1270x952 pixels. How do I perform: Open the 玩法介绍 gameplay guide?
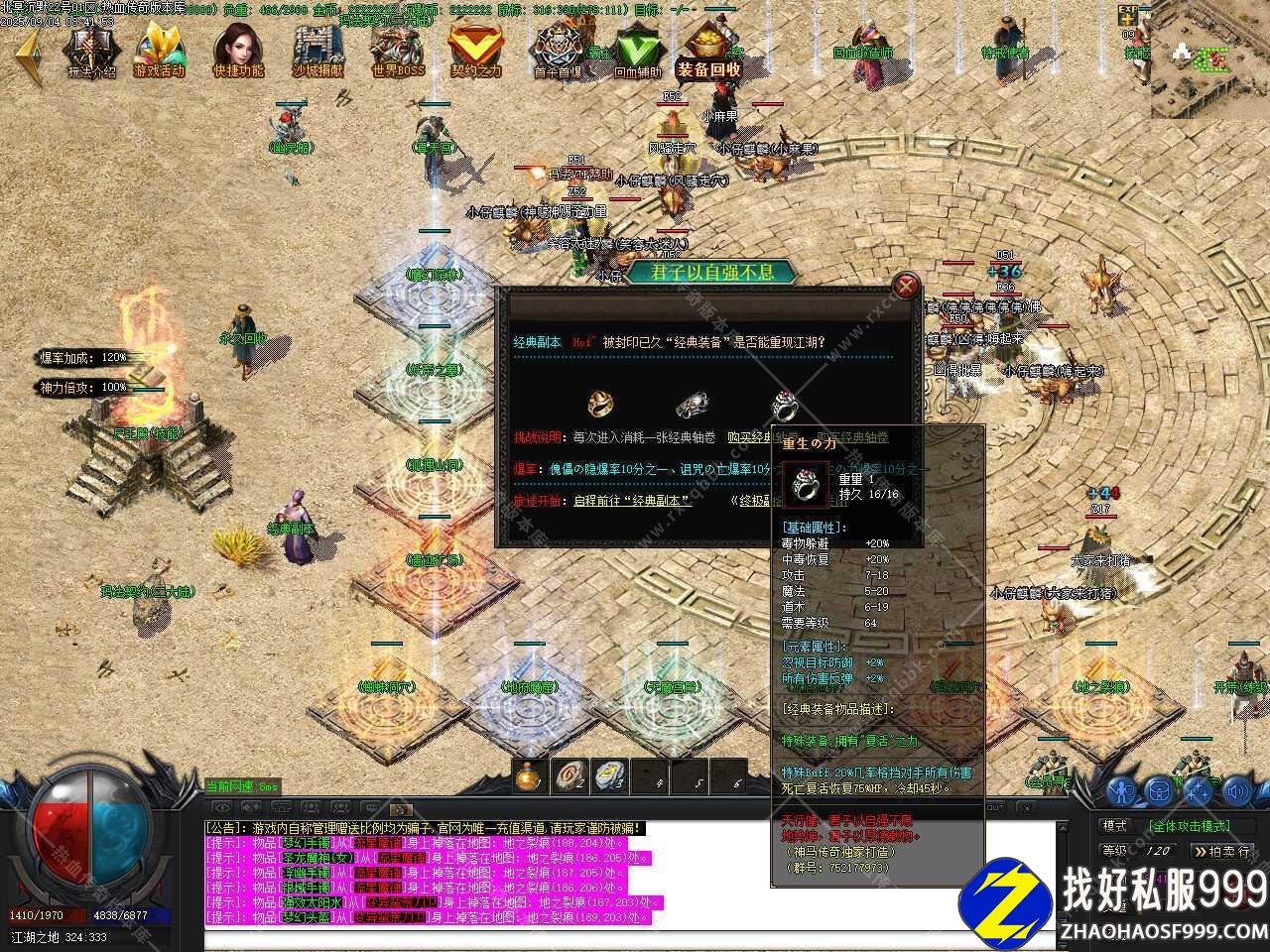pos(91,50)
